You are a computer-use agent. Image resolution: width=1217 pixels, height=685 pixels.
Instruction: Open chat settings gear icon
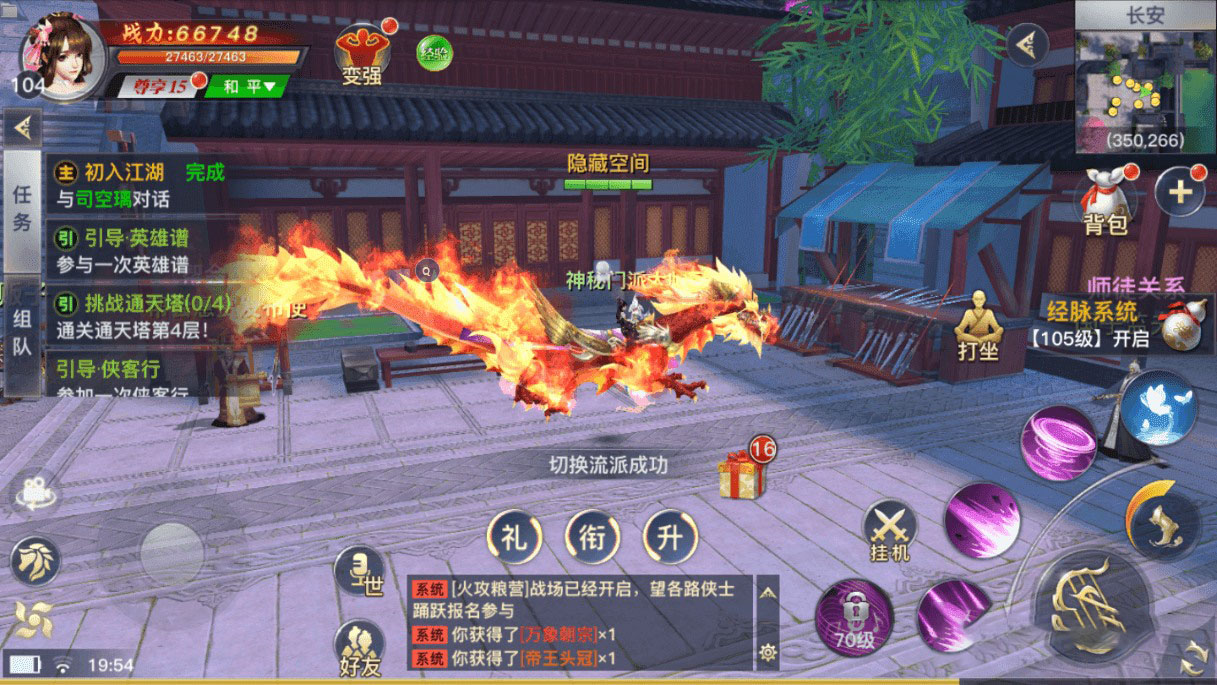pyautogui.click(x=767, y=653)
